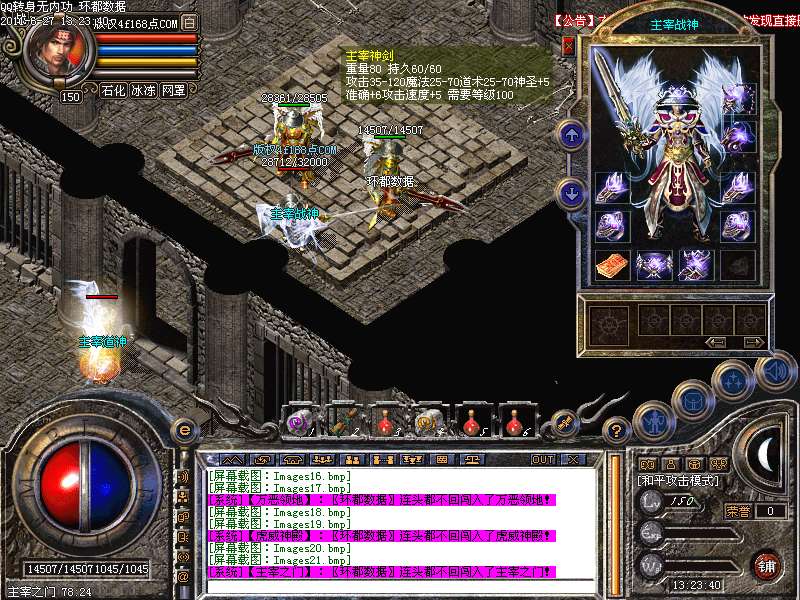Viewport: 800px width, 600px height.
Task: Toggle the 网罩 status button
Action: [x=173, y=90]
